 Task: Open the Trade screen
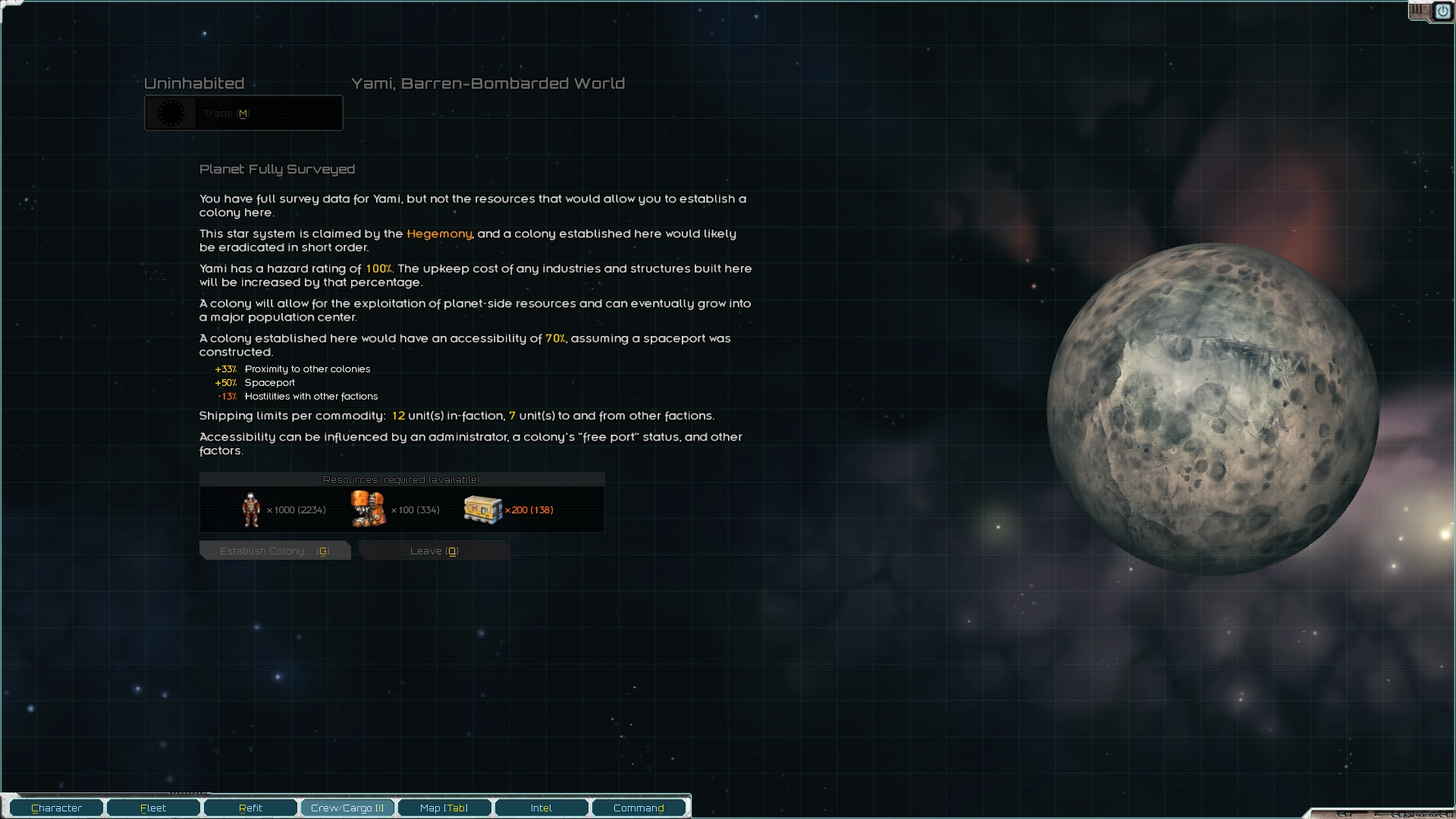[243, 112]
